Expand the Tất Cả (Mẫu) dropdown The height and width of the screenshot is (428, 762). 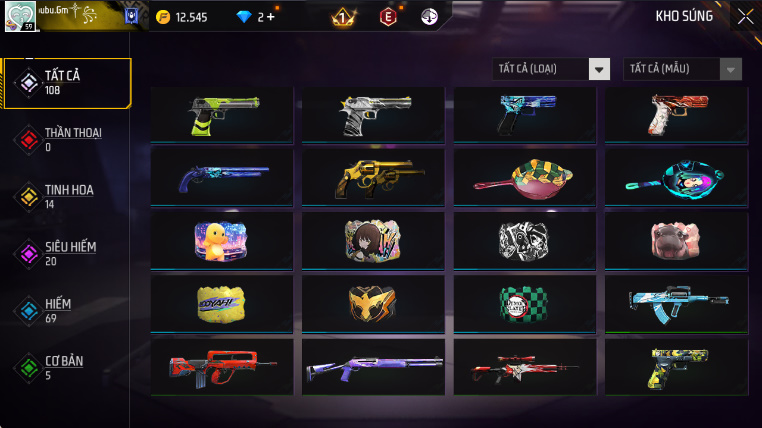click(683, 69)
